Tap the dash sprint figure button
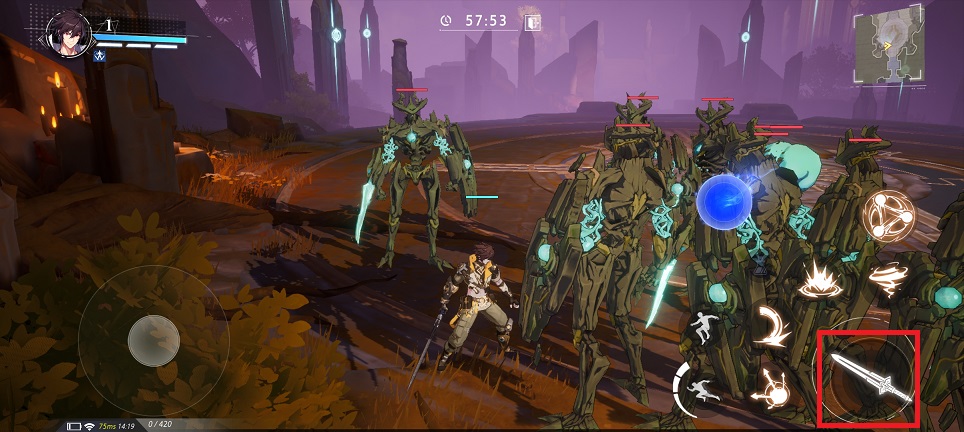The image size is (964, 432). 700,388
